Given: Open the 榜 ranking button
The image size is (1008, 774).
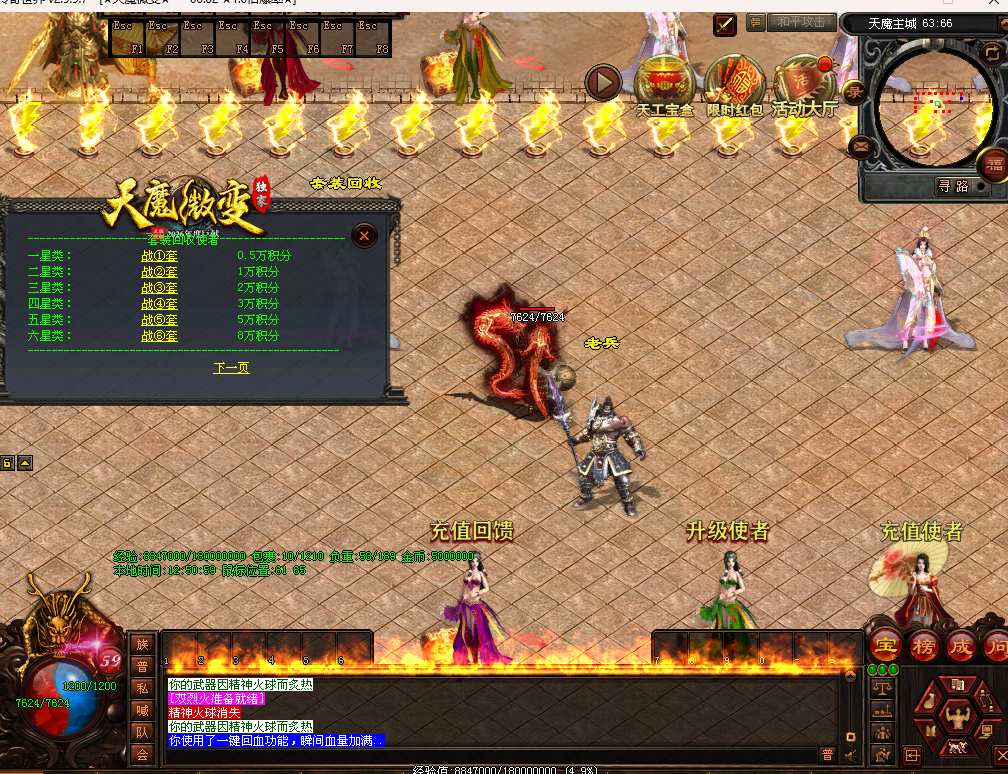Looking at the screenshot, I should (x=922, y=645).
